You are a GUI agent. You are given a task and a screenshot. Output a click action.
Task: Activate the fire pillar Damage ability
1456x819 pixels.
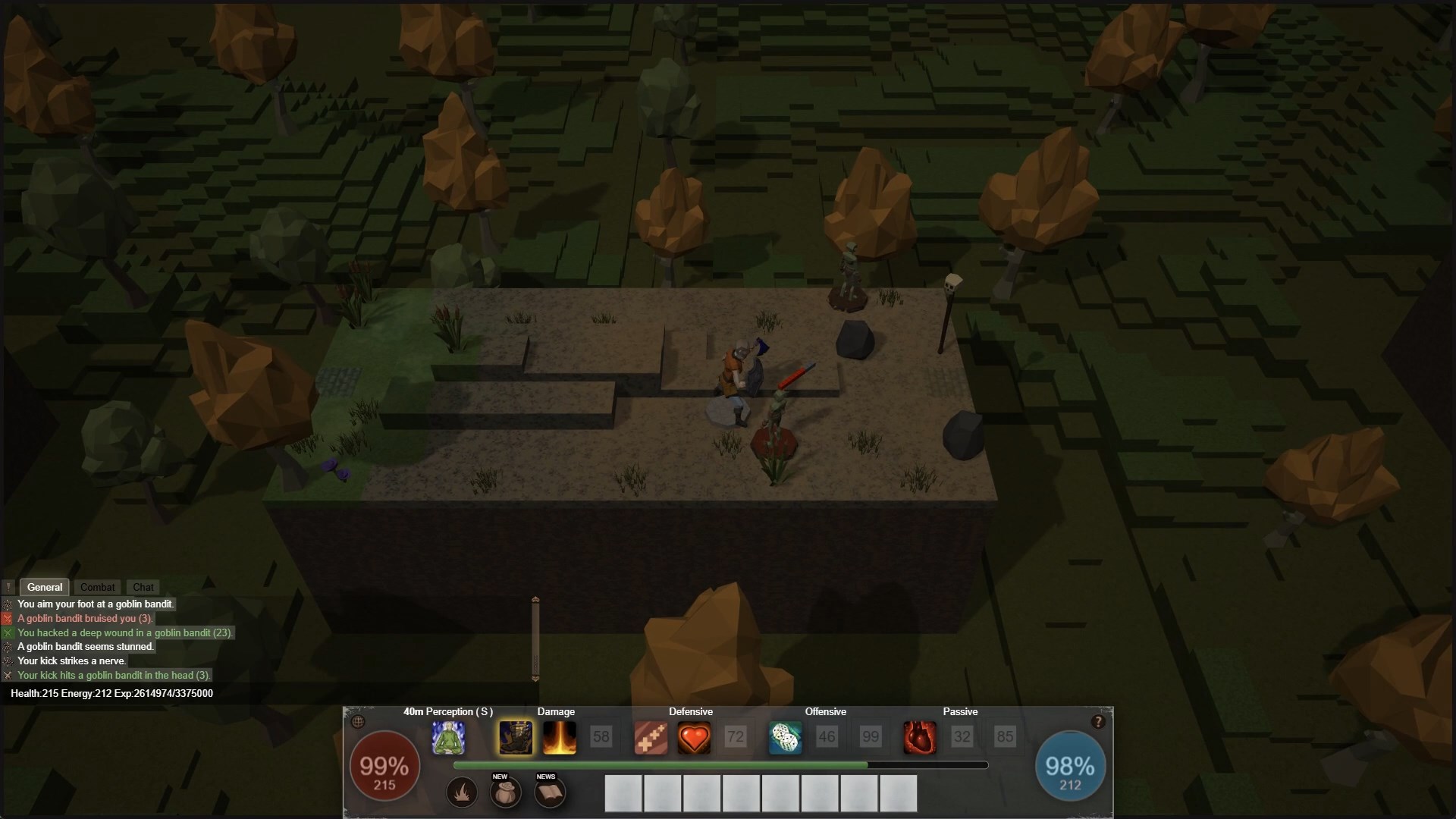pos(559,737)
